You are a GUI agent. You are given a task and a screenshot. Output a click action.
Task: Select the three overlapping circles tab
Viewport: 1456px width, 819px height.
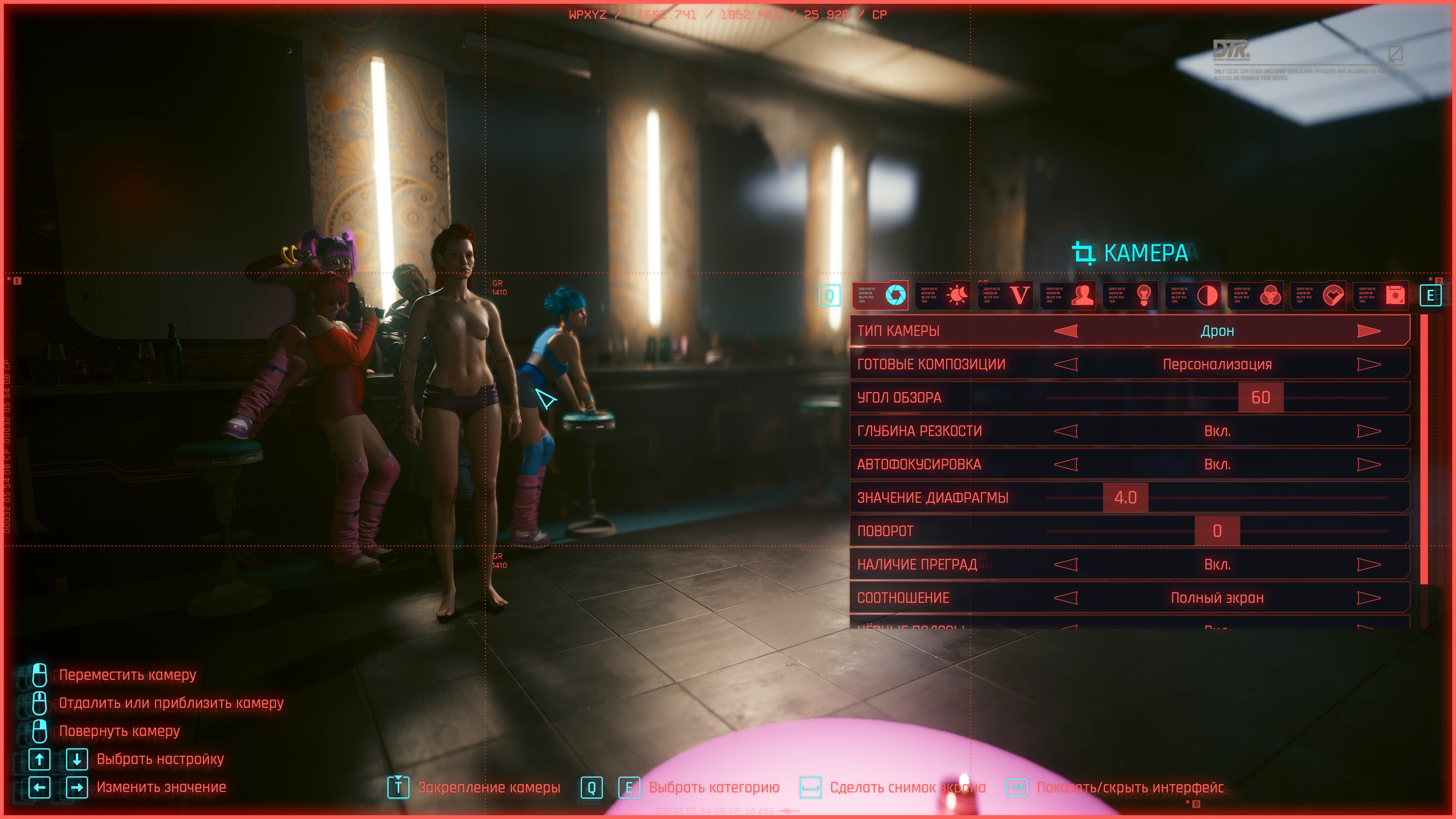tap(1270, 295)
